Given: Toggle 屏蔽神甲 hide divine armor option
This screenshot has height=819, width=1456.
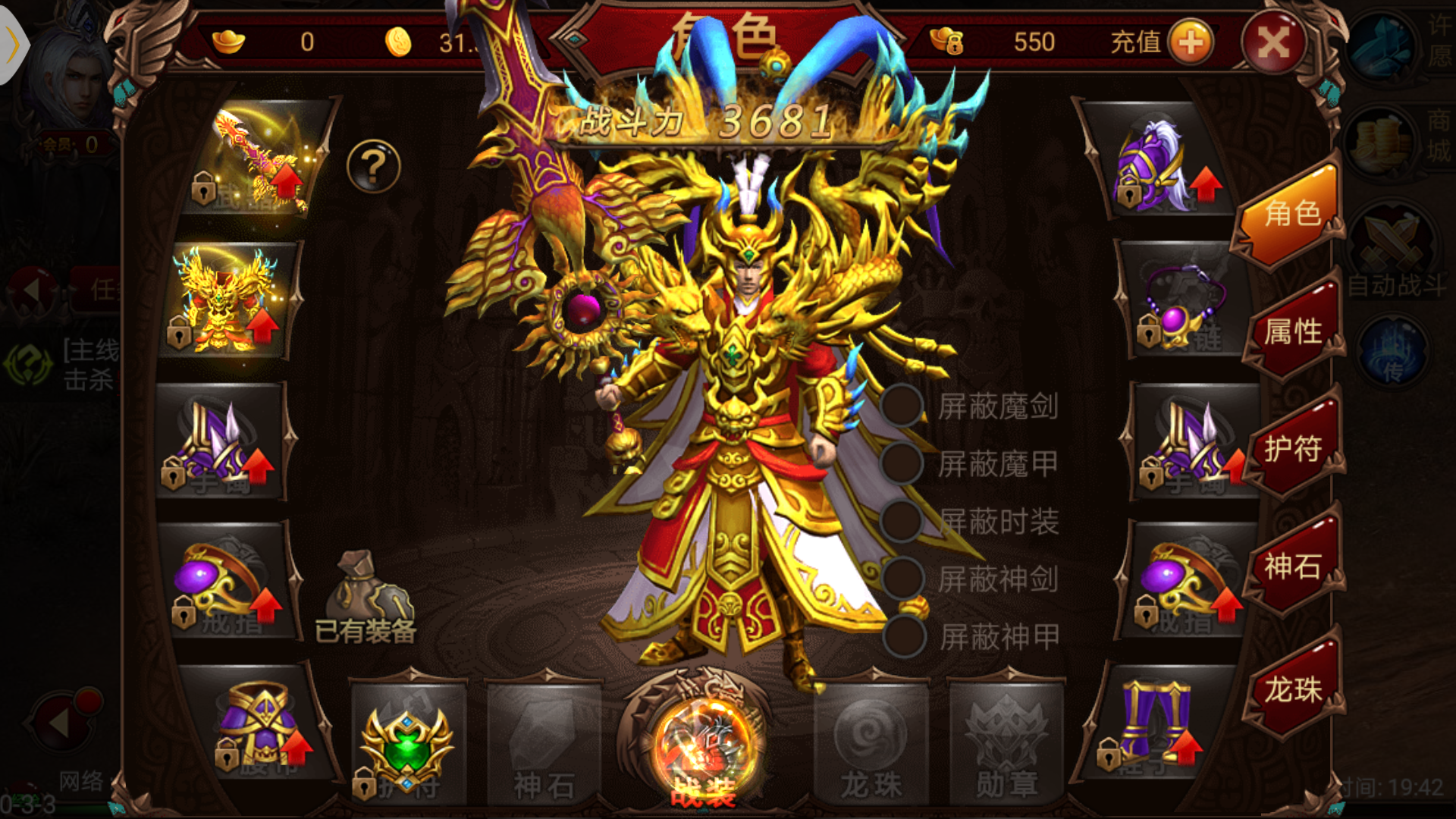Looking at the screenshot, I should 902,631.
